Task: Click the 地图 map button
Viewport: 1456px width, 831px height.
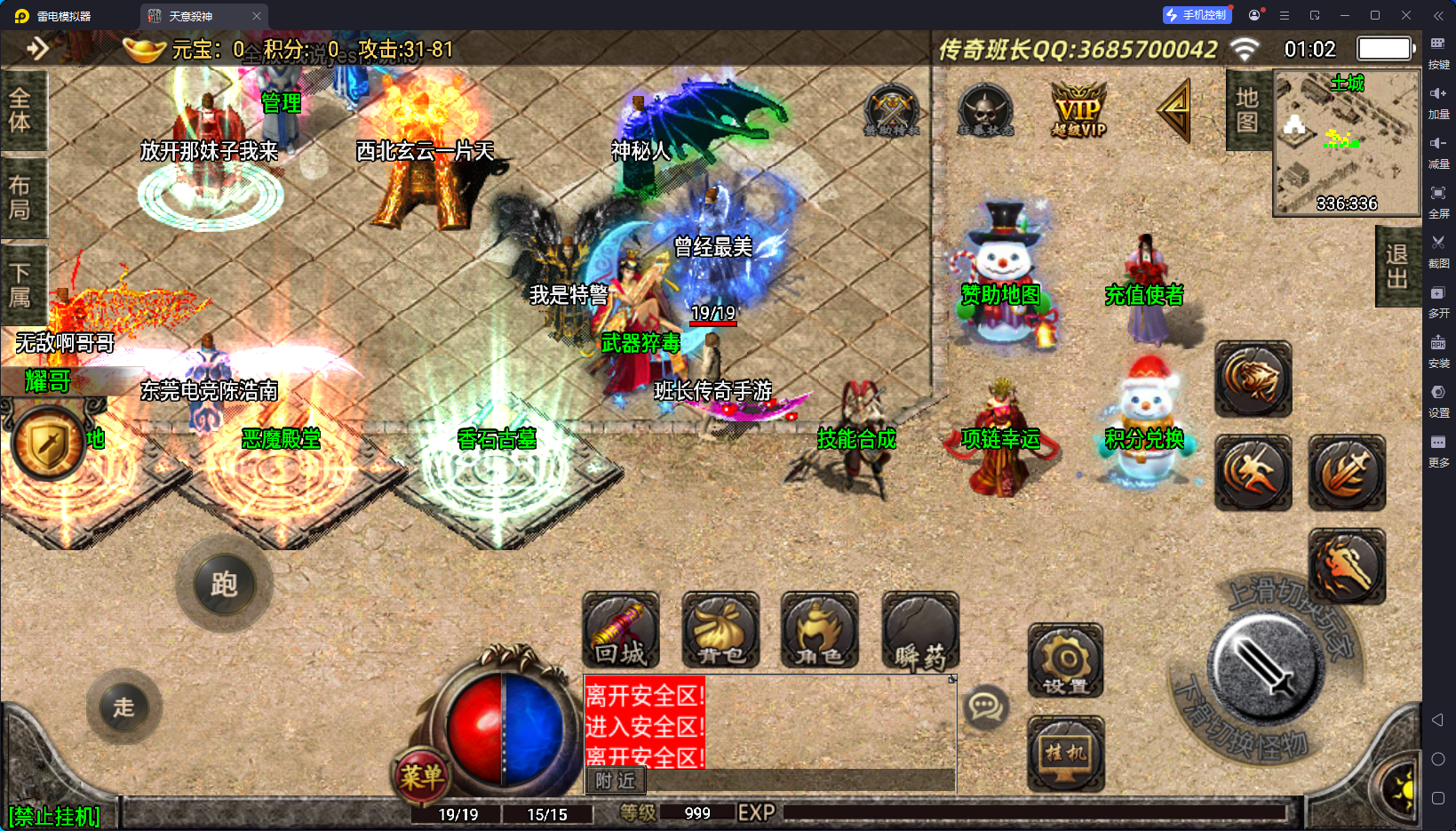Action: [1247, 110]
